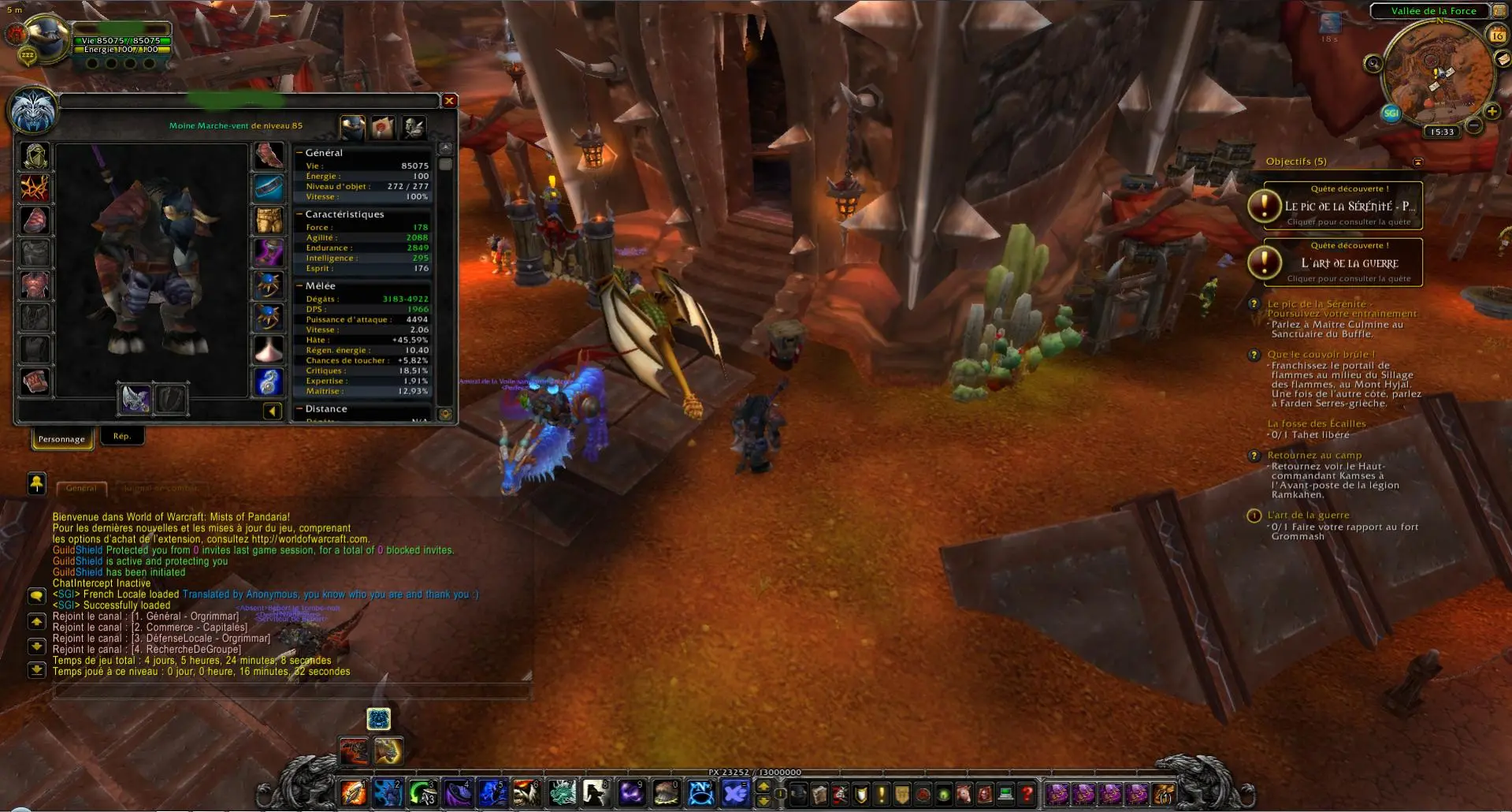Open the 'L'art de la guerre' discovered quest
The height and width of the screenshot is (812, 1512).
coord(1343,263)
